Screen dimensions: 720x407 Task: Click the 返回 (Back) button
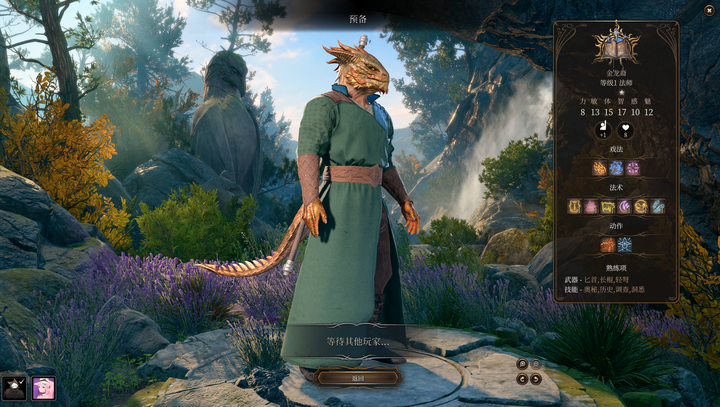click(358, 377)
